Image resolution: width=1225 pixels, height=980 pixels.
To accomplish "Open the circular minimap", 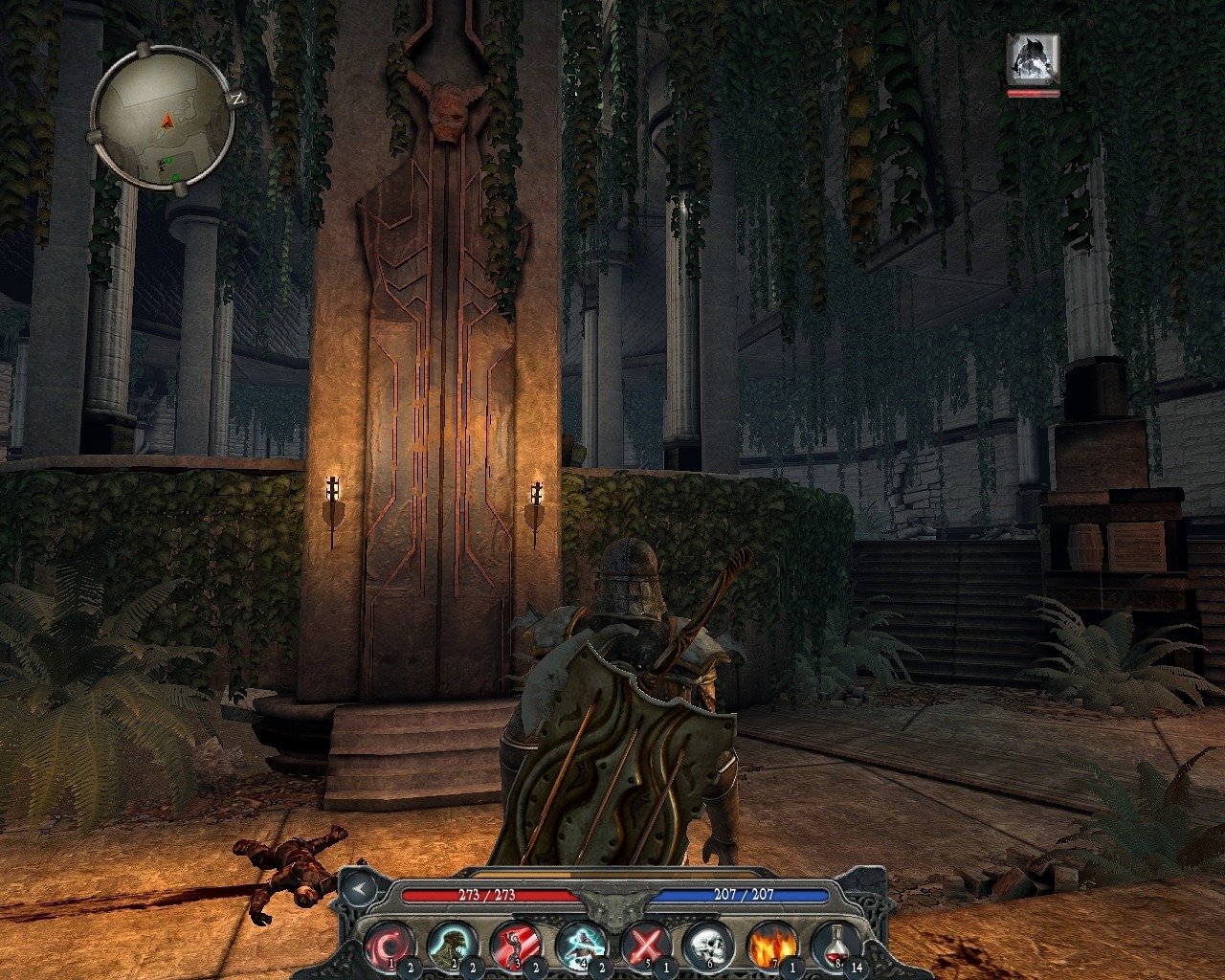I will point(165,119).
